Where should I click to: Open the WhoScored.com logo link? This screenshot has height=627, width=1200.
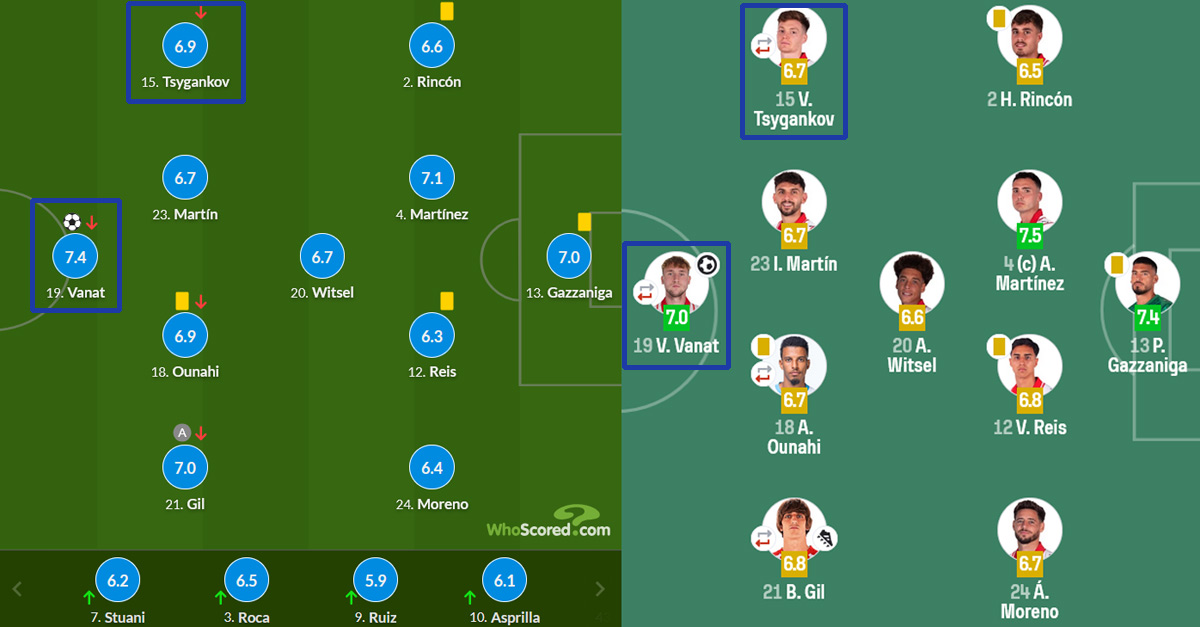click(548, 523)
